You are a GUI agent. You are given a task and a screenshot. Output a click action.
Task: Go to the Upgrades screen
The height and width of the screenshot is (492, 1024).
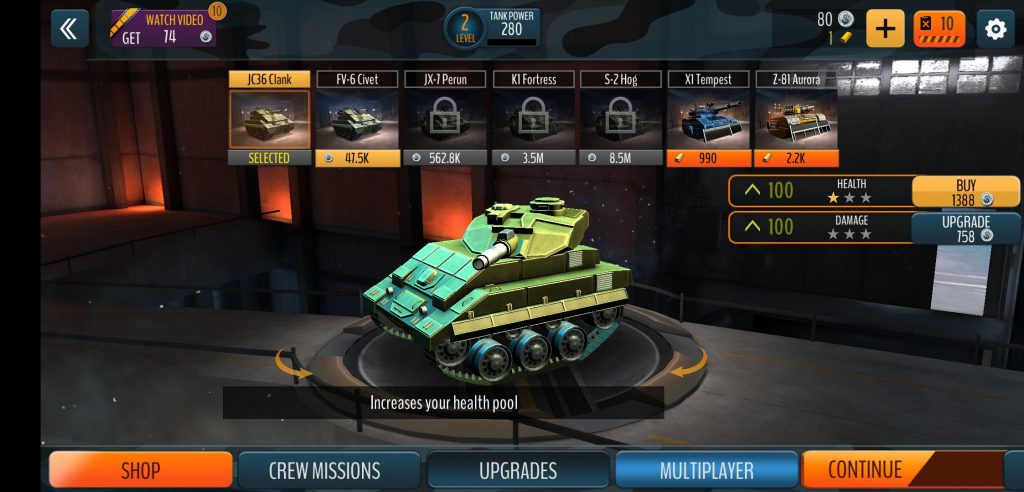click(x=518, y=470)
